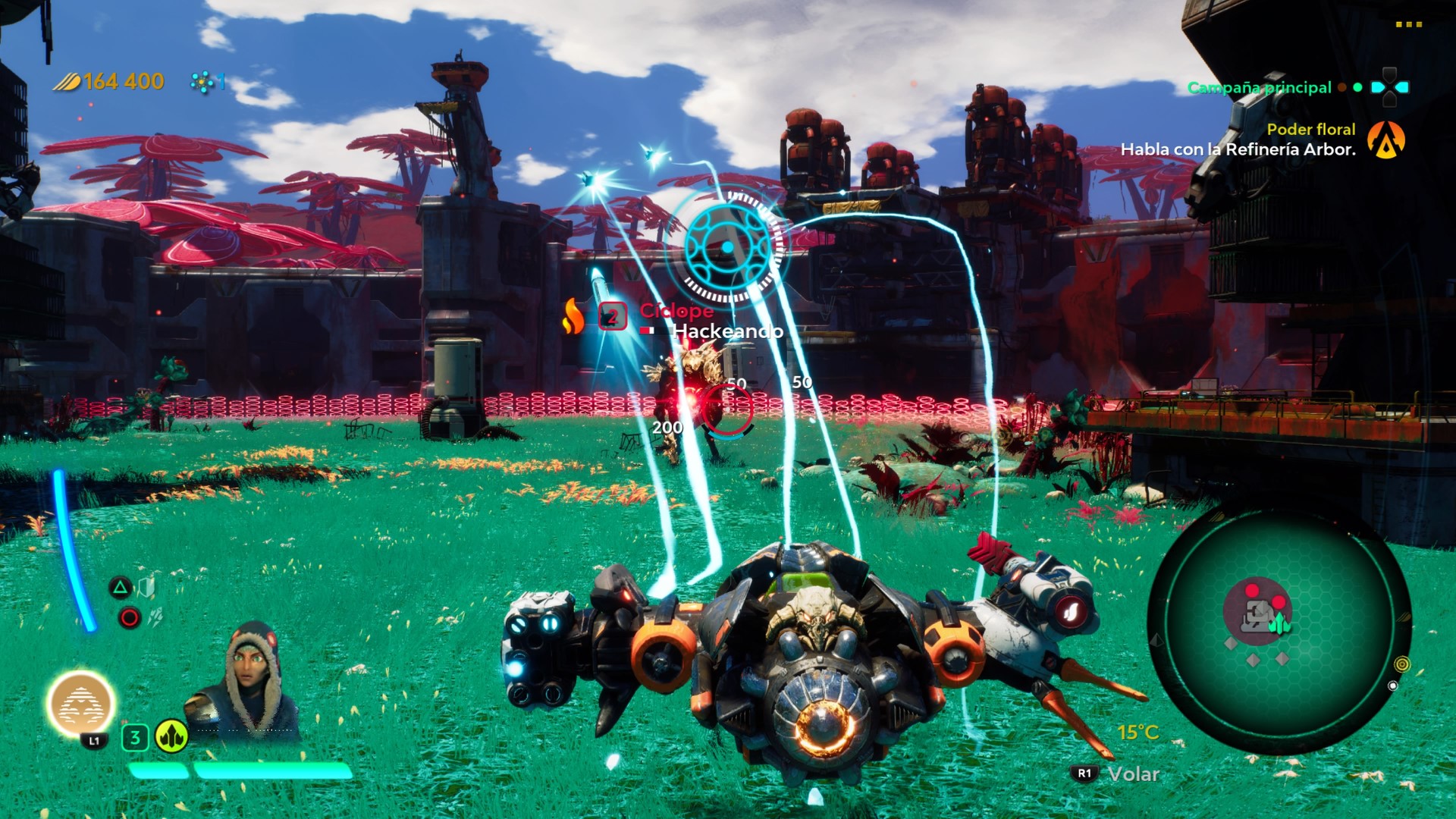Click the fire element icon beside Cíclope
1456x819 pixels.
[x=573, y=315]
